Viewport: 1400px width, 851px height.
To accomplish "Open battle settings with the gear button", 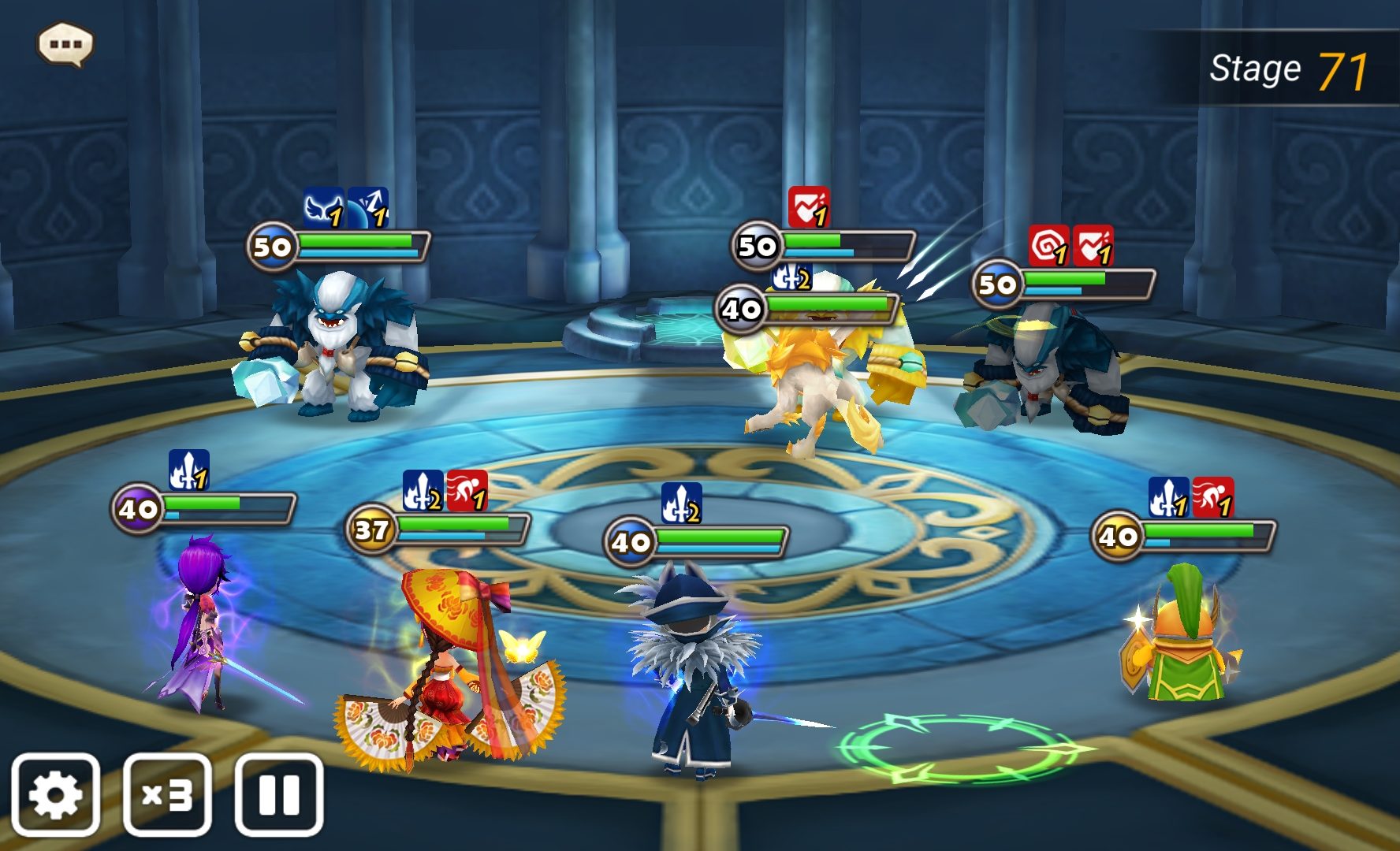I will 55,794.
